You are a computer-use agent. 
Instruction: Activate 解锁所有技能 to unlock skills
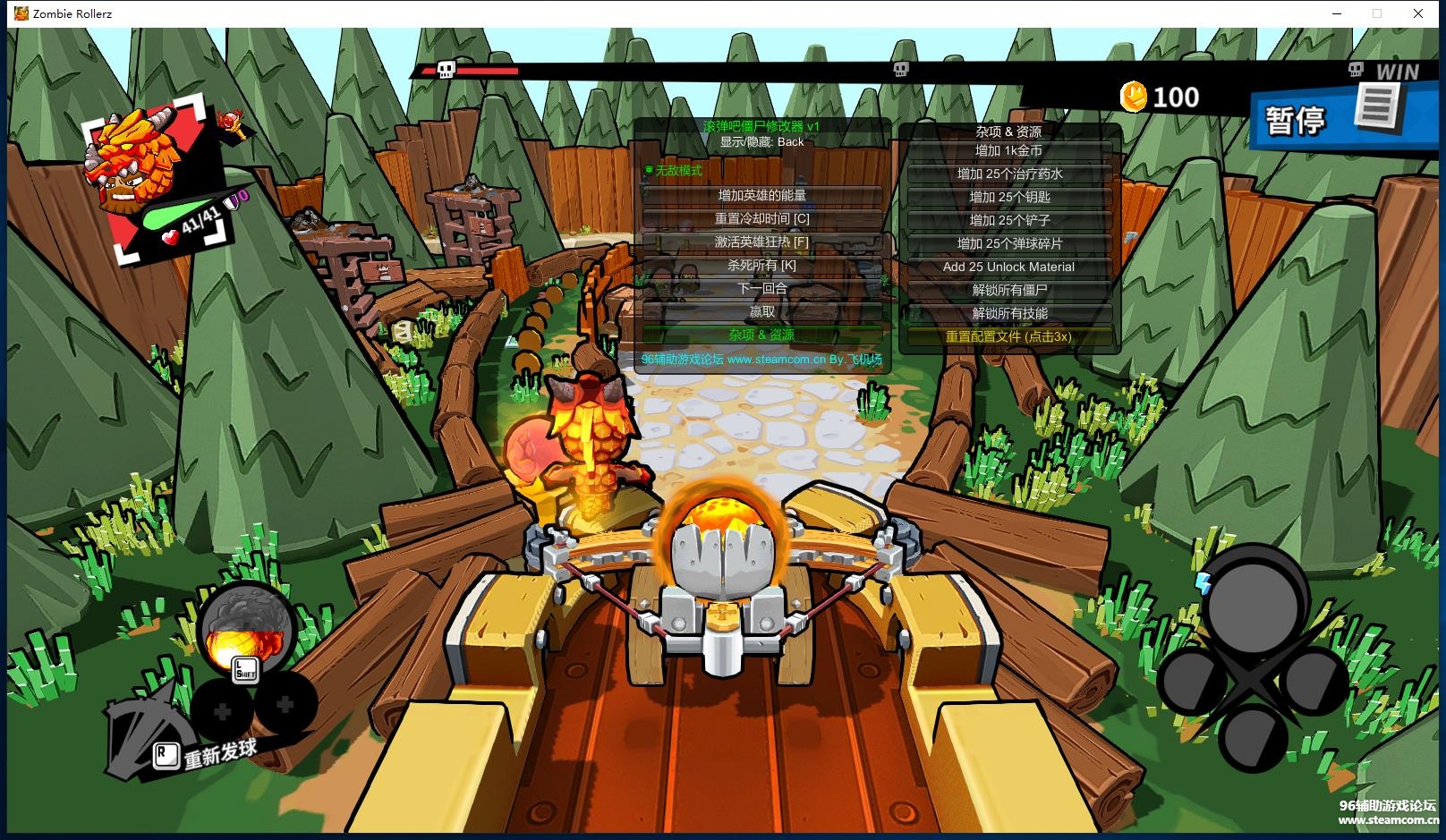coord(1008,313)
